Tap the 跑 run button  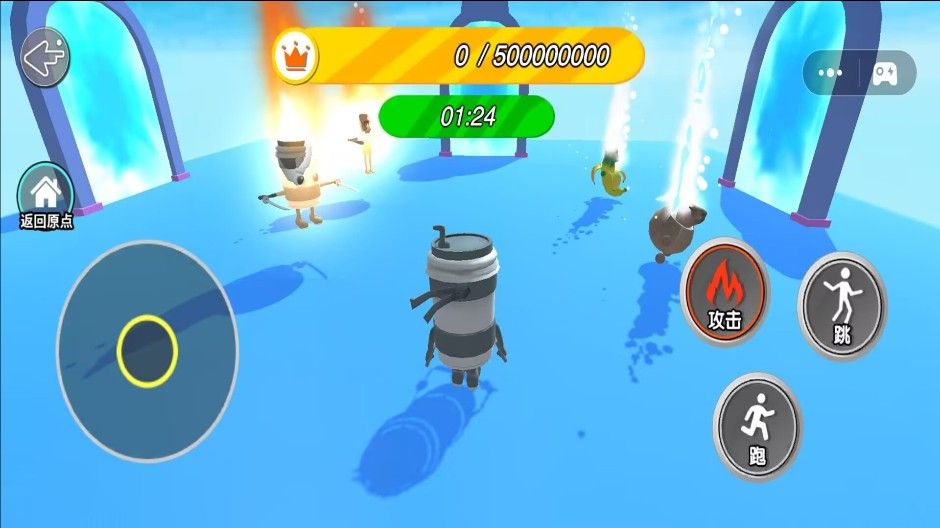click(x=757, y=427)
